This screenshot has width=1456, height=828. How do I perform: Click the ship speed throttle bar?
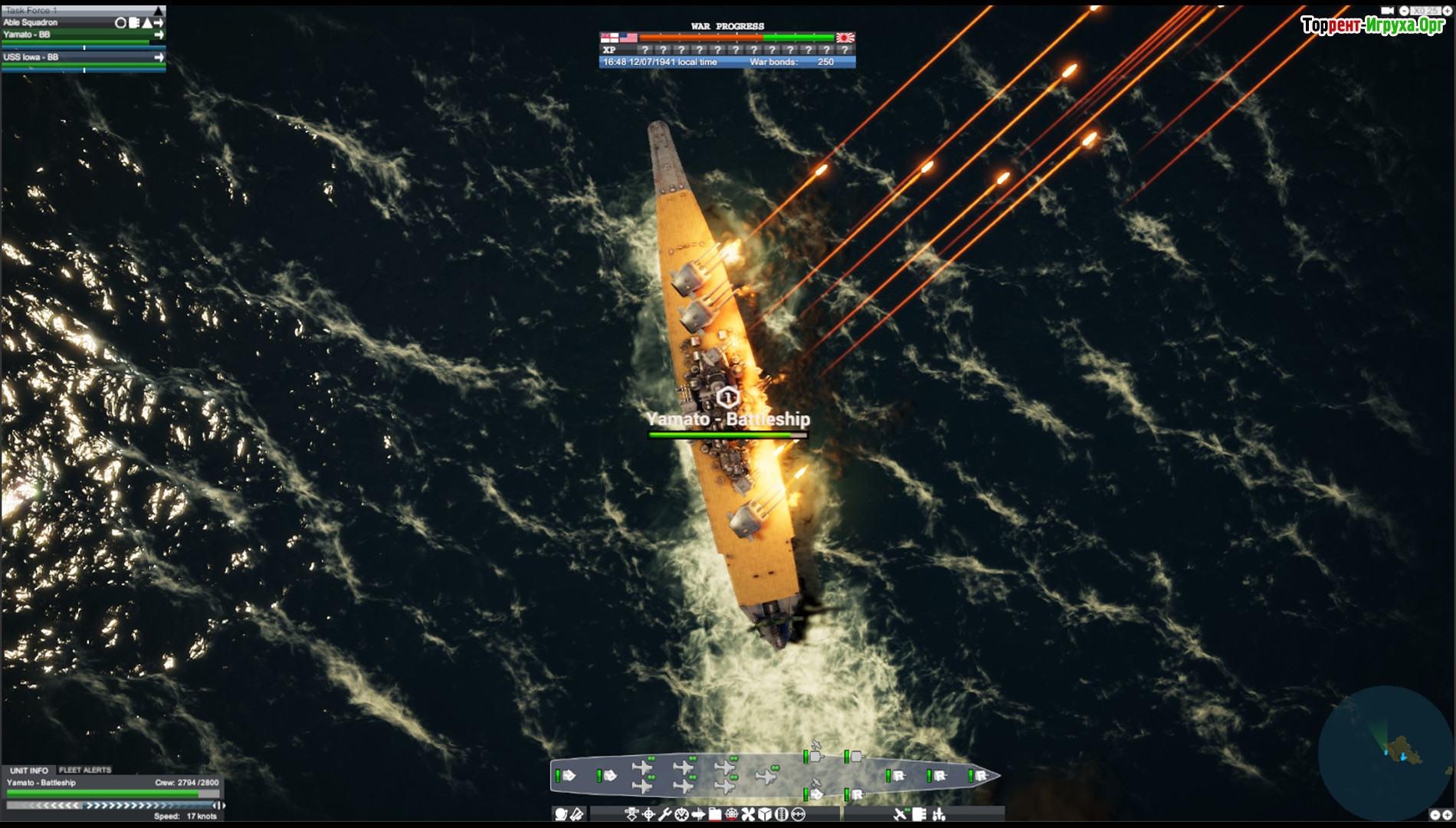pos(115,806)
